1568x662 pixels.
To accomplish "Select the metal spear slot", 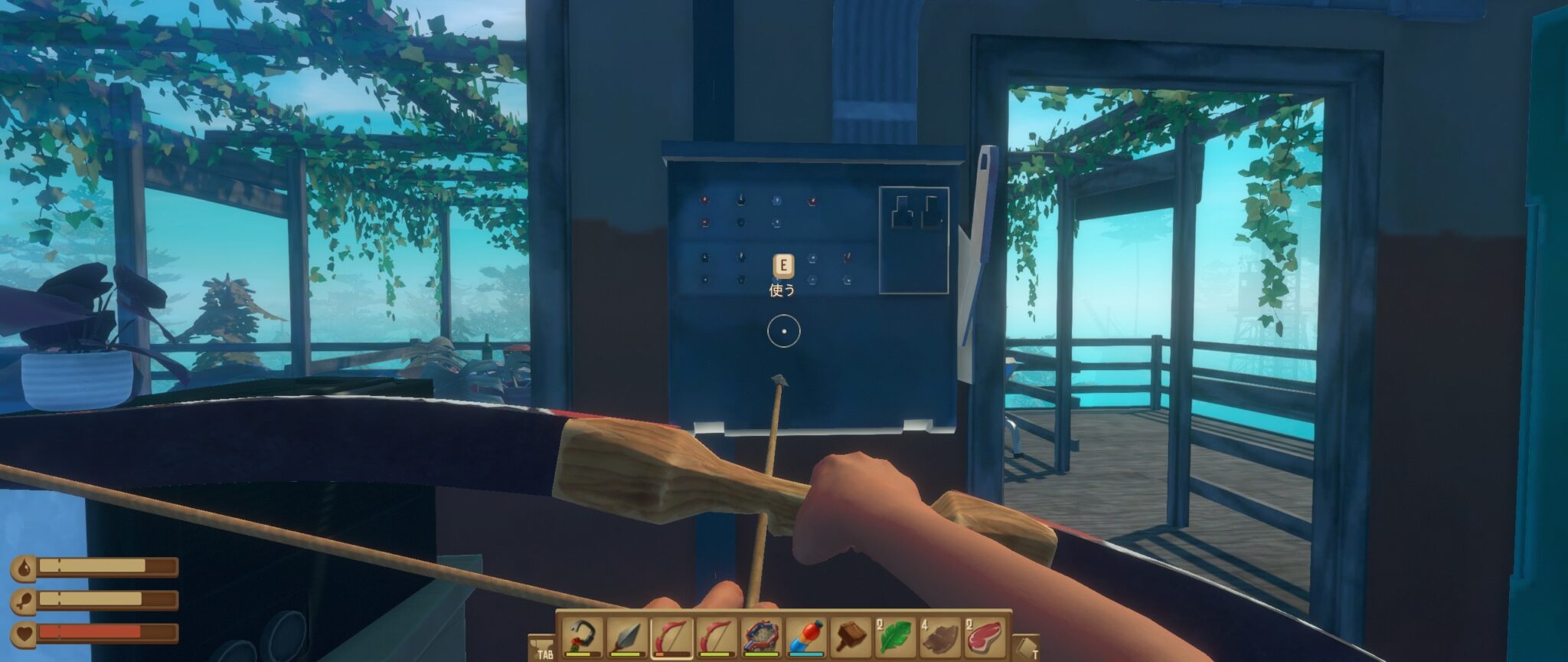I will tap(626, 636).
